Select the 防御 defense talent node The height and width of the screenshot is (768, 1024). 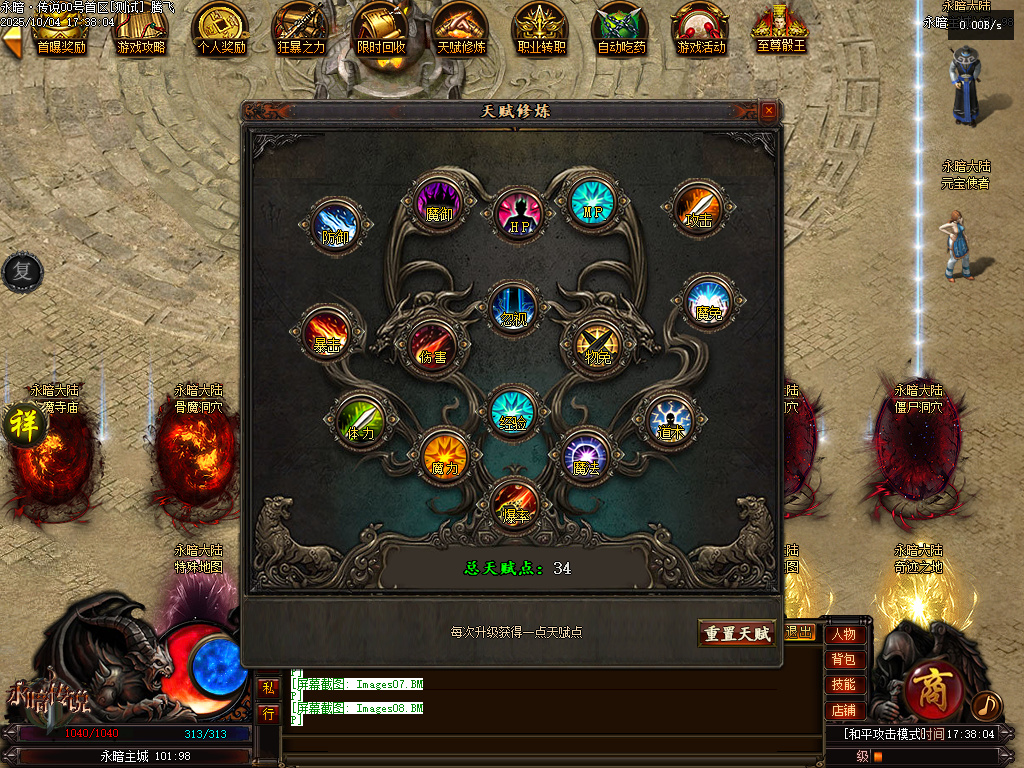point(334,224)
